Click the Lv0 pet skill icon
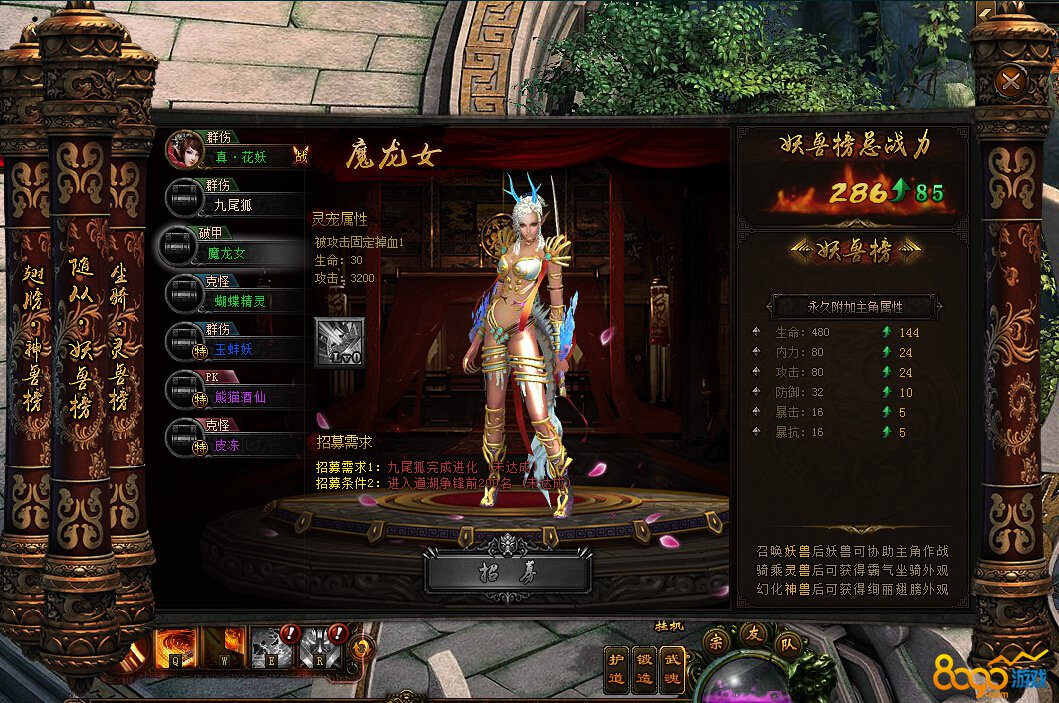 click(339, 343)
